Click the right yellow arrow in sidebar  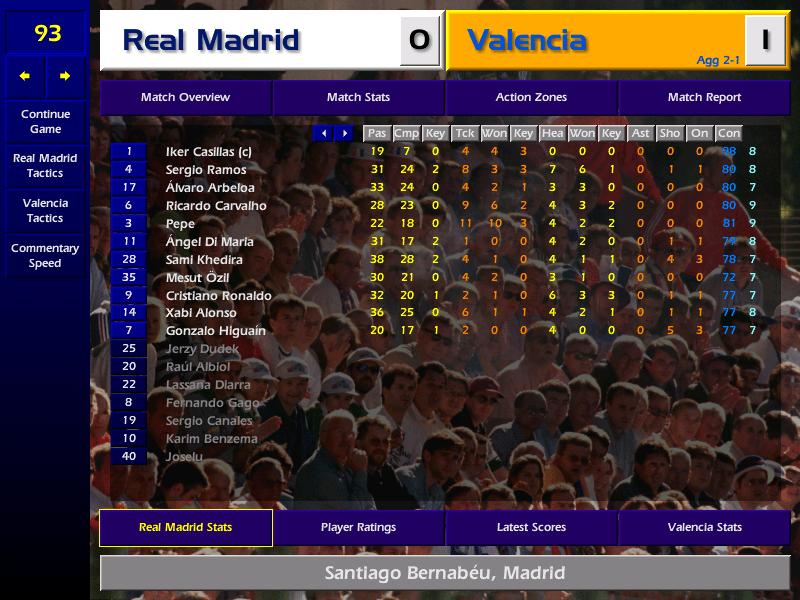[x=65, y=76]
